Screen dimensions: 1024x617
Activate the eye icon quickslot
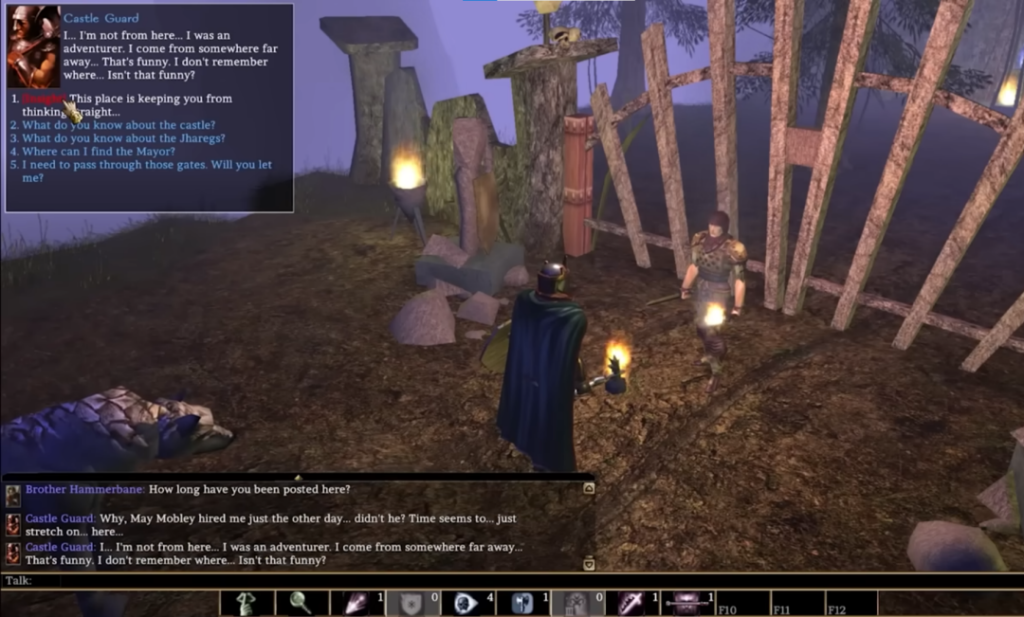click(465, 603)
